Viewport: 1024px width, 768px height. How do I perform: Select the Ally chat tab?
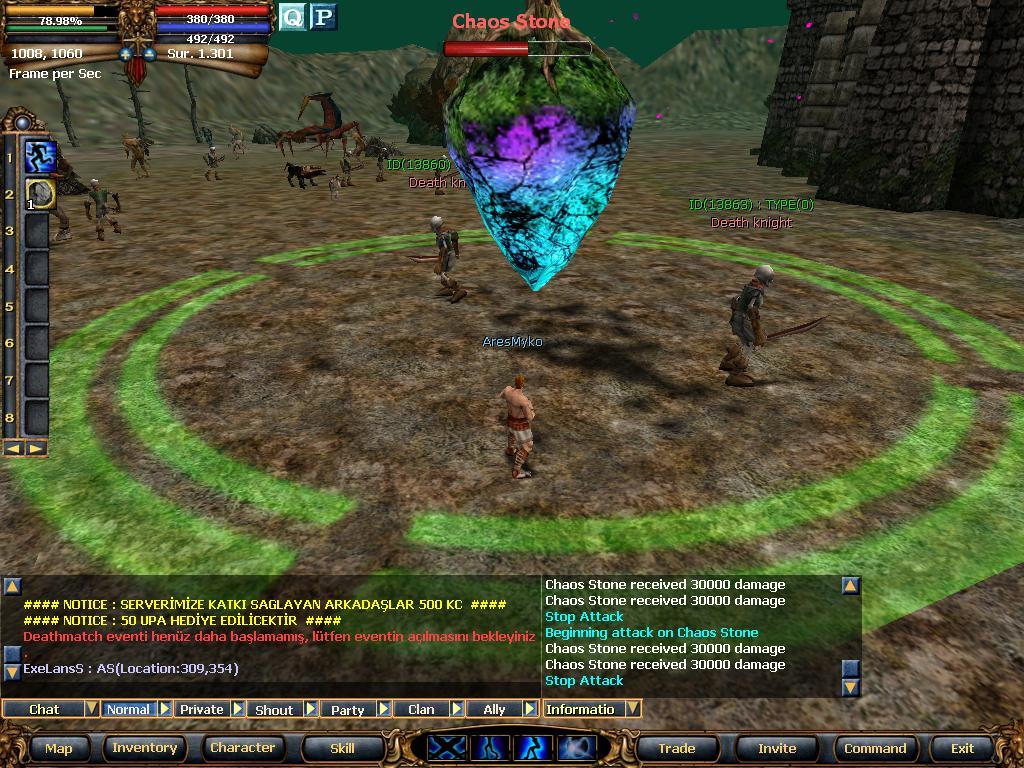tap(494, 709)
